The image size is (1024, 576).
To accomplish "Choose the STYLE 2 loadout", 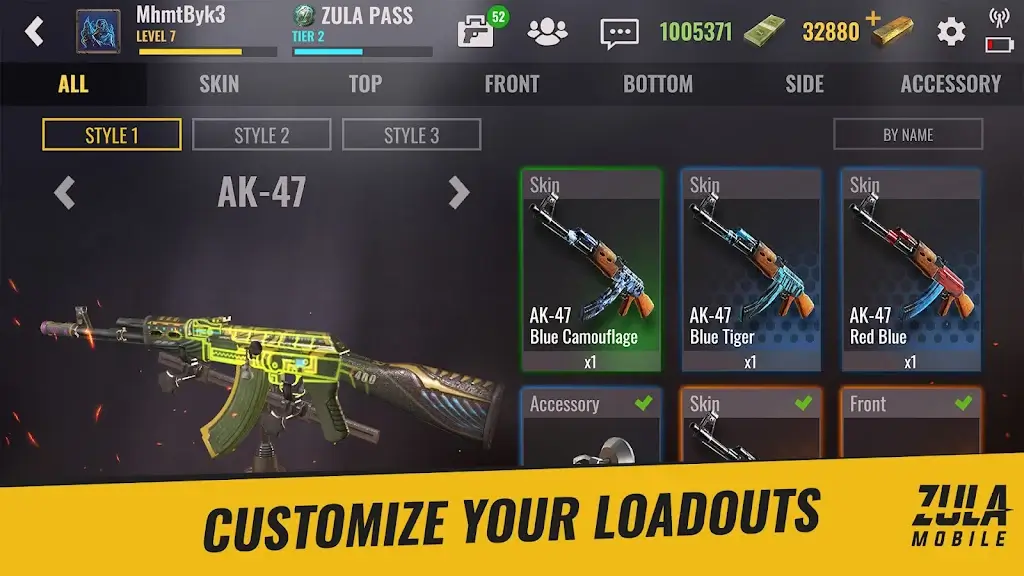I will (x=261, y=135).
